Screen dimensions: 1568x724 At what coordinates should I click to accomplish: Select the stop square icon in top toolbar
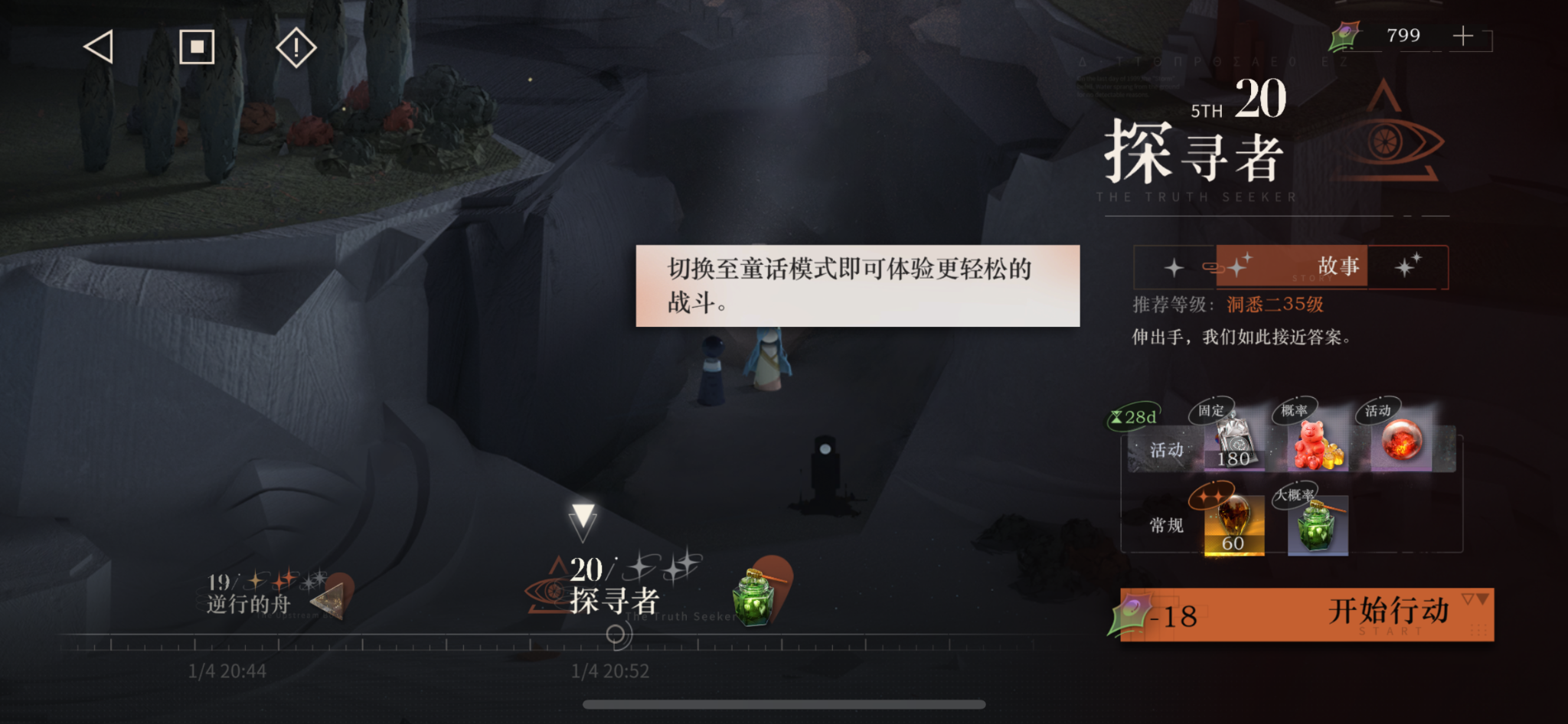point(197,47)
